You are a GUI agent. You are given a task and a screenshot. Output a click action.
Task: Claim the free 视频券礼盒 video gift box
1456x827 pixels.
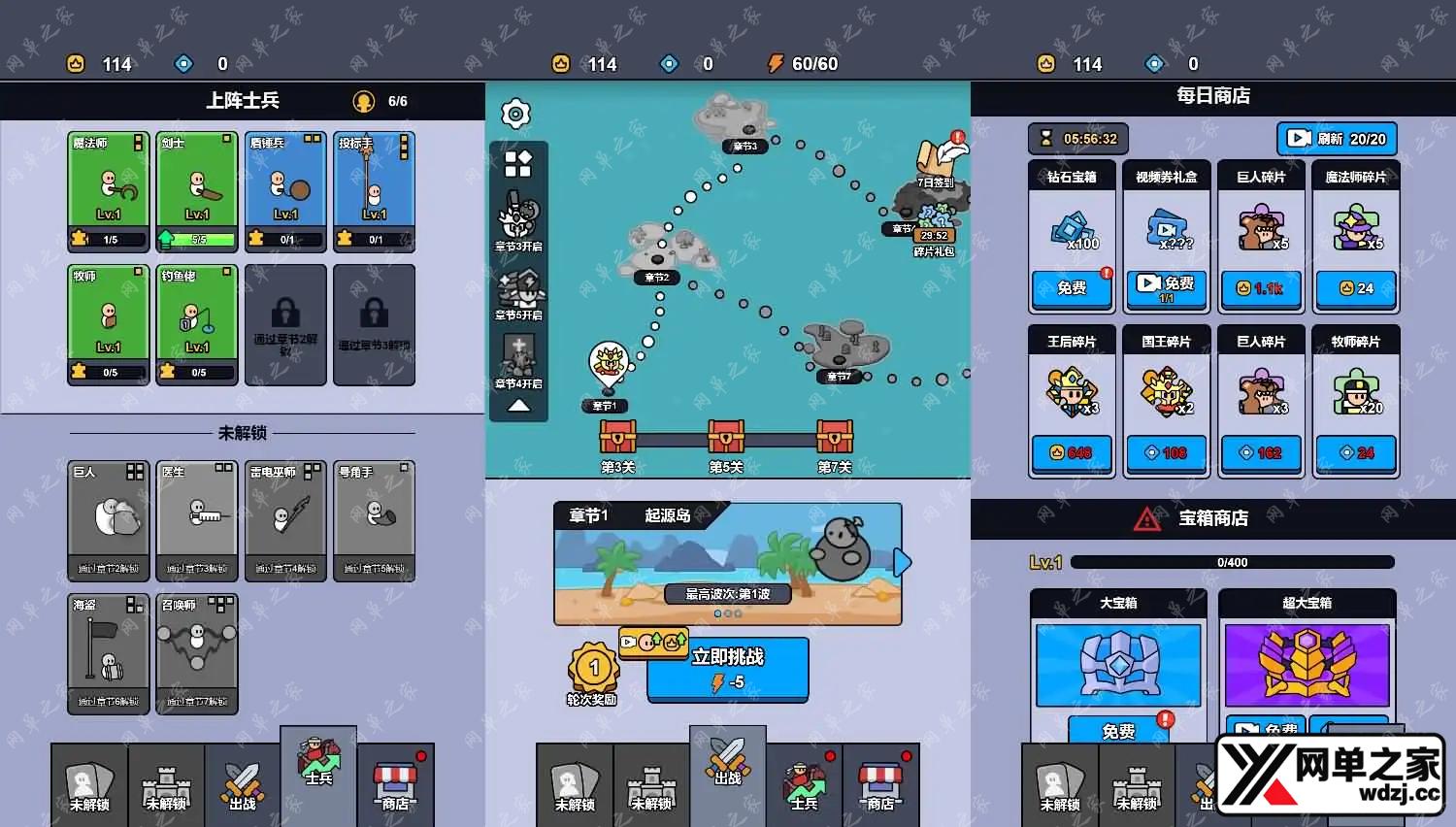[1166, 286]
